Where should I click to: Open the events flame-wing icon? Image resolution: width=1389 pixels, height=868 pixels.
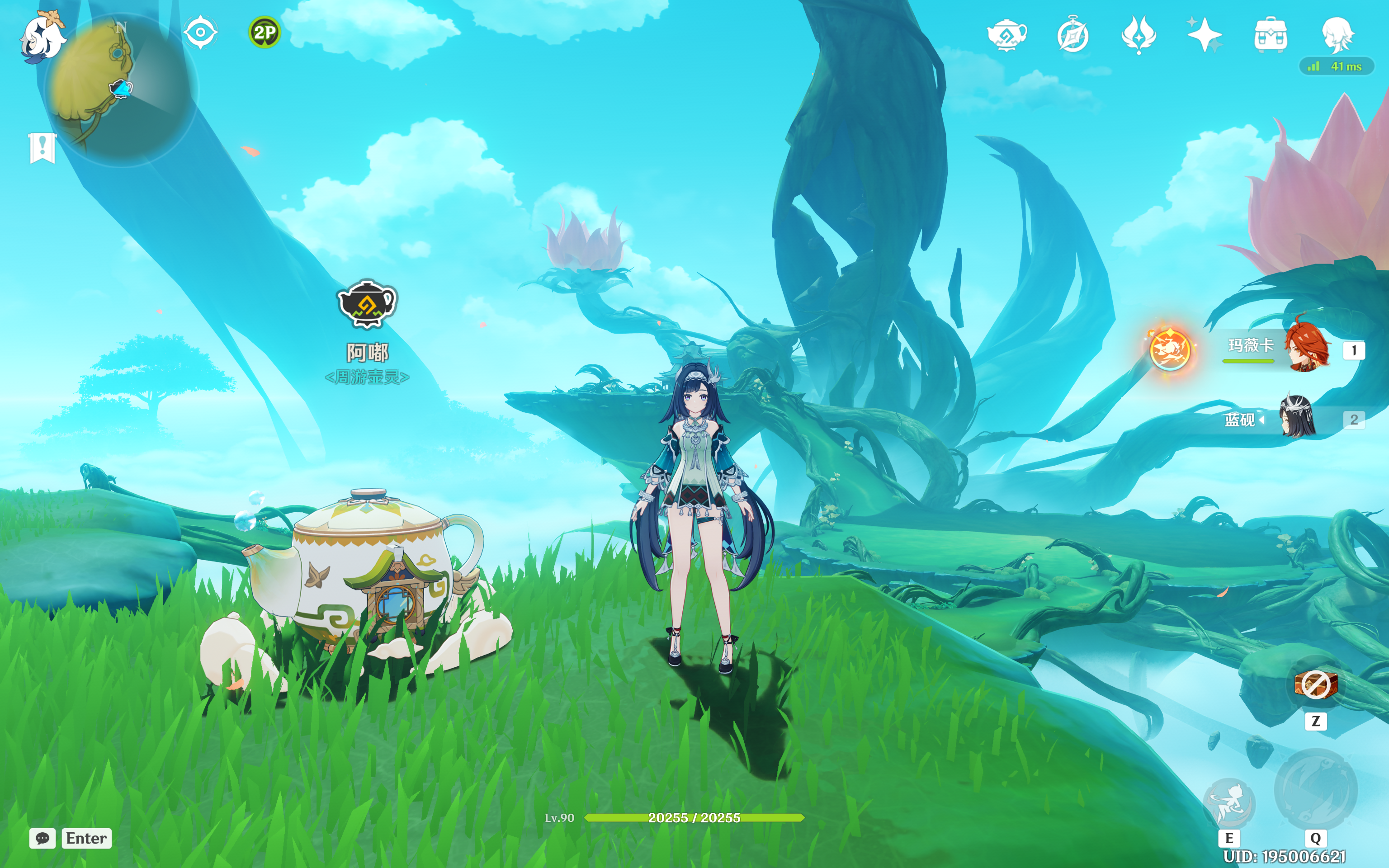(x=1139, y=34)
